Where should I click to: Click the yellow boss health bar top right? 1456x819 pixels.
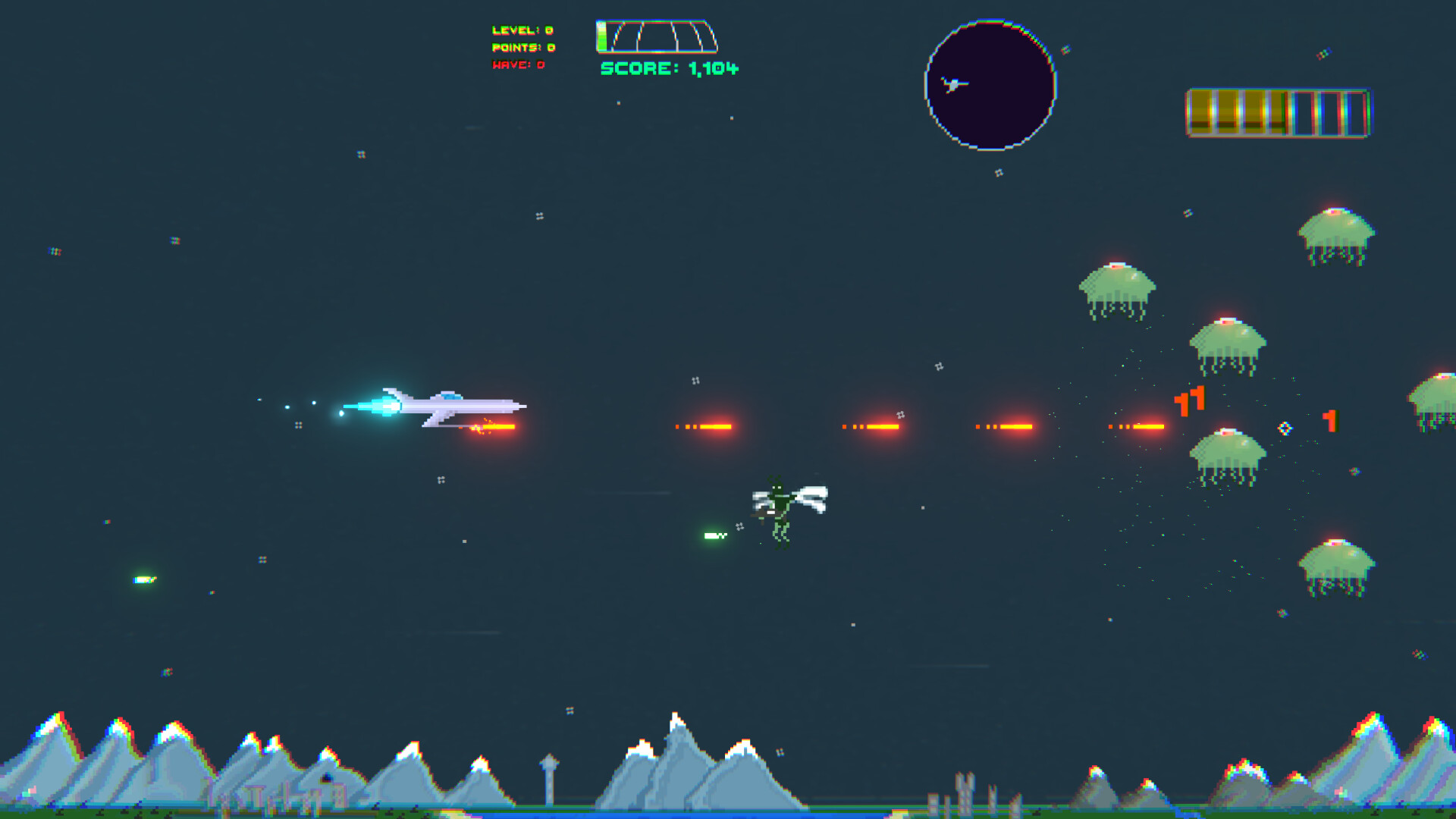[1278, 114]
